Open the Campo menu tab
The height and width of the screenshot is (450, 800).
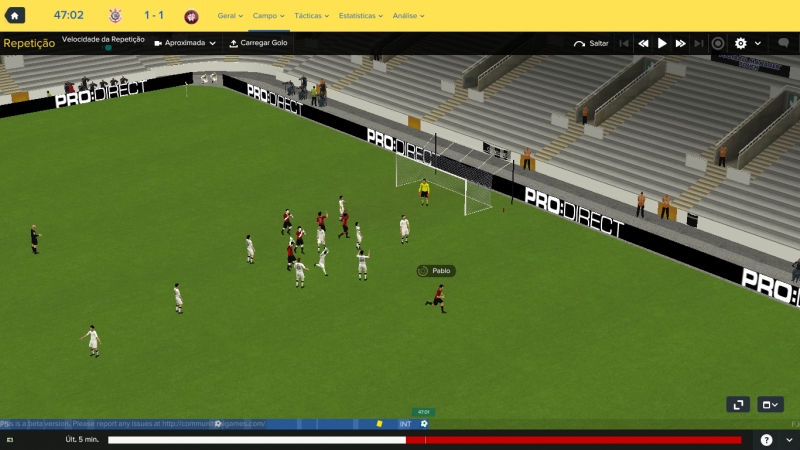pyautogui.click(x=268, y=16)
